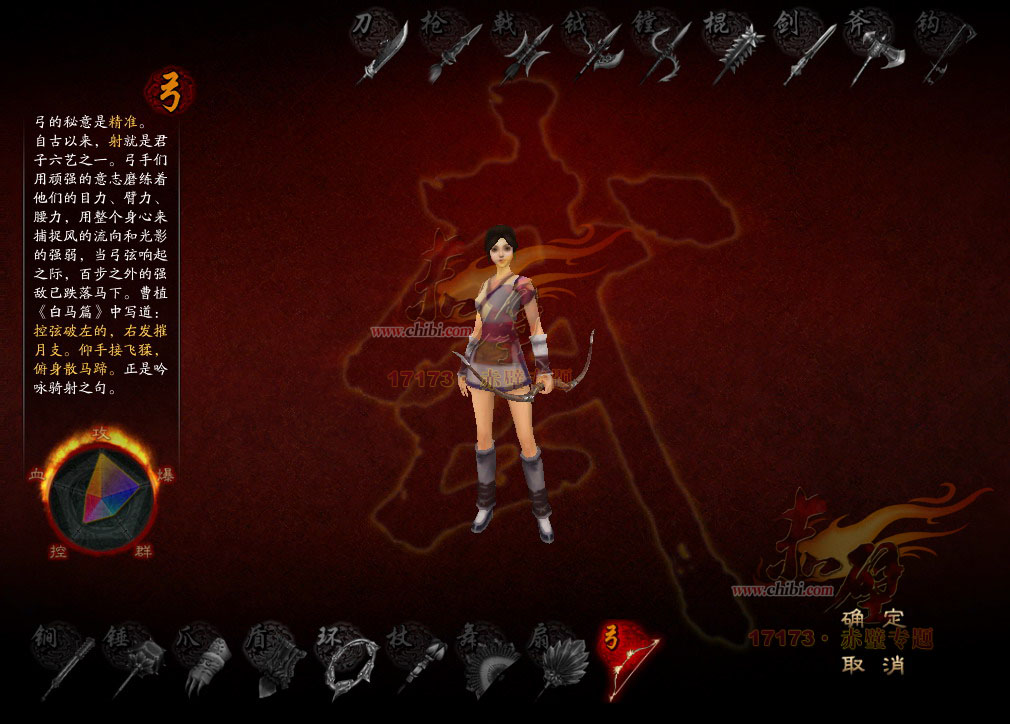Choose the 扇 feather fan weapon
Screen dimensions: 1010x724
pyautogui.click(x=557, y=660)
